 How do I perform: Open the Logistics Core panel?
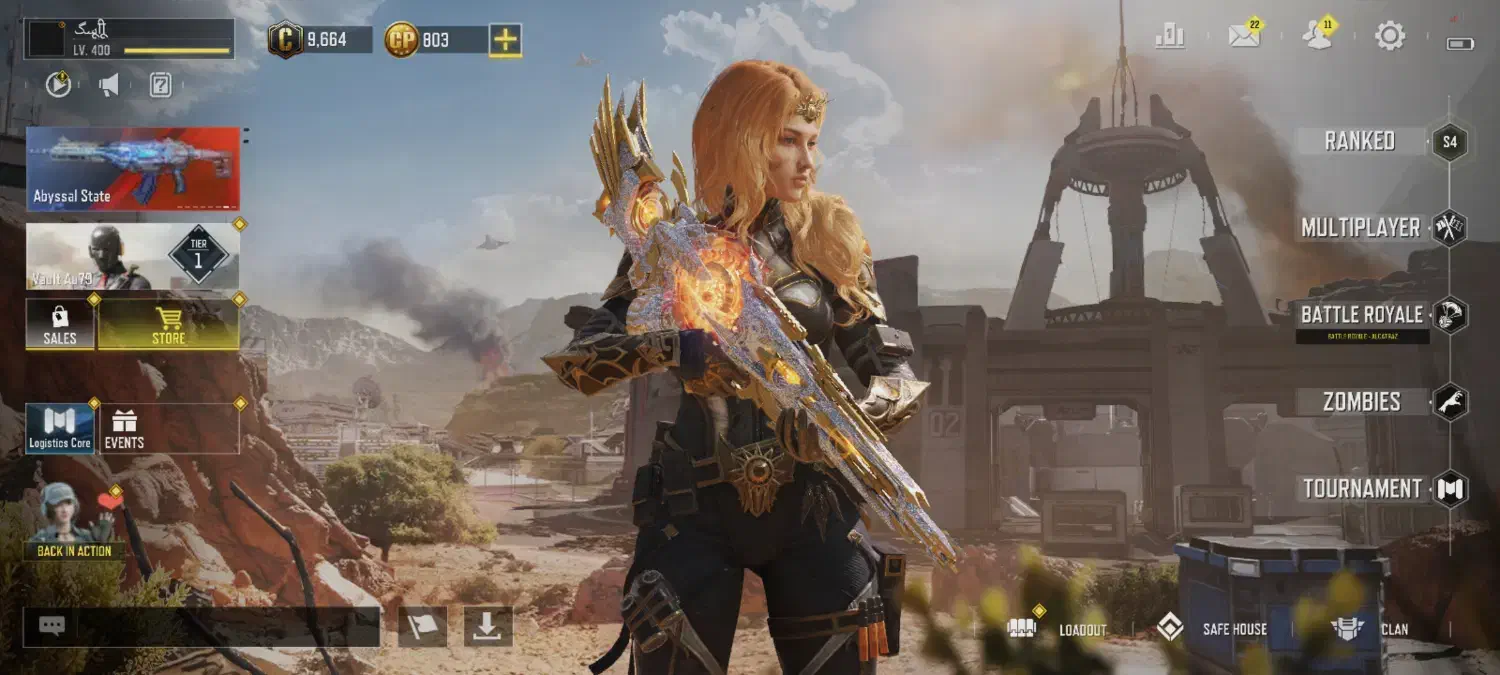60,429
